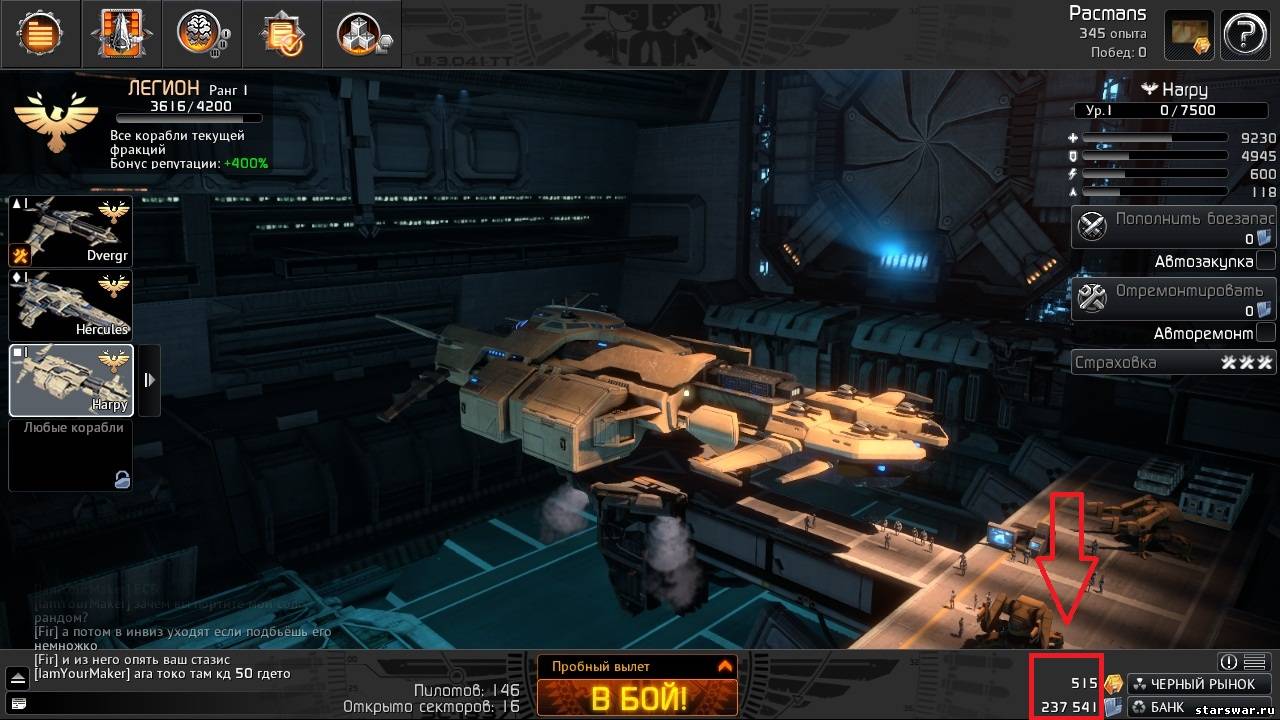Collapse the Пробный вылет panel chevron
This screenshot has height=720, width=1280.
(x=725, y=665)
